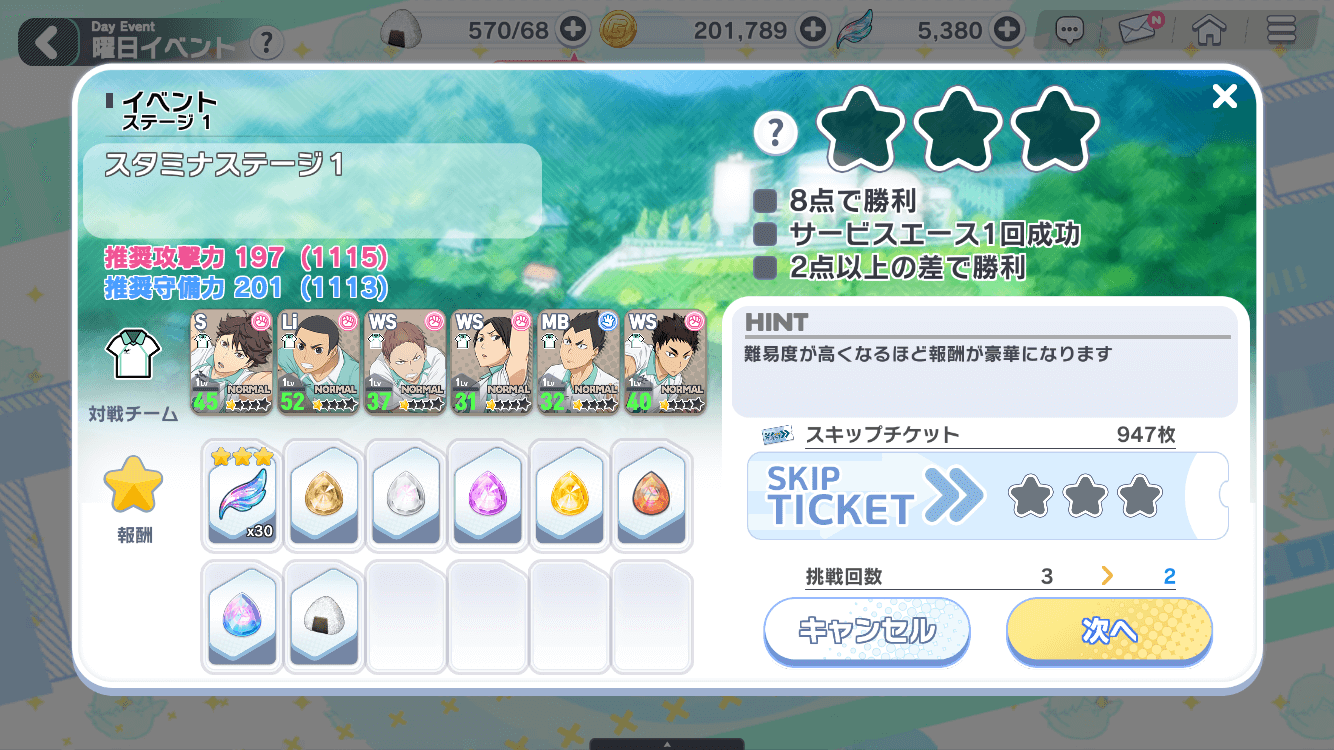Open the hamburger menu in the top right corner
This screenshot has height=750, width=1334.
coord(1281,30)
